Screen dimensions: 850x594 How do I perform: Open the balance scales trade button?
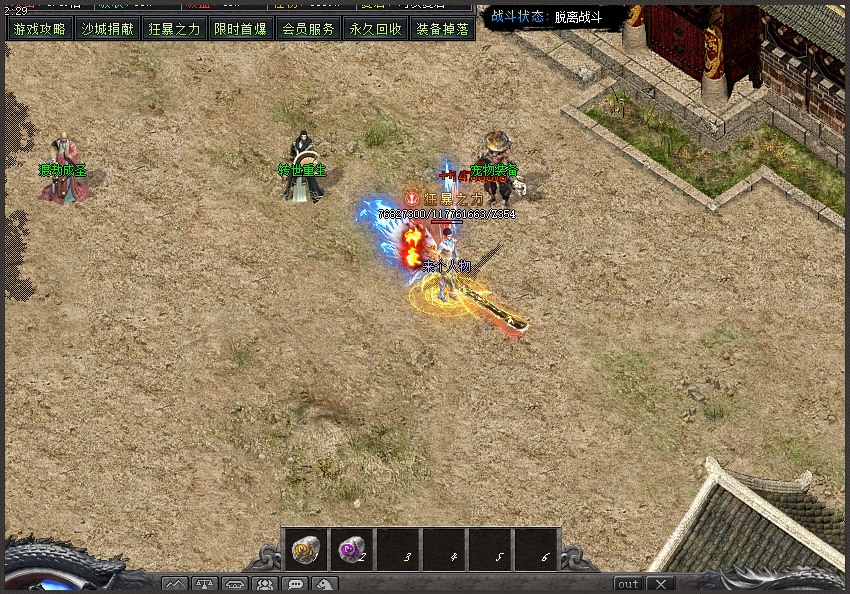click(205, 584)
